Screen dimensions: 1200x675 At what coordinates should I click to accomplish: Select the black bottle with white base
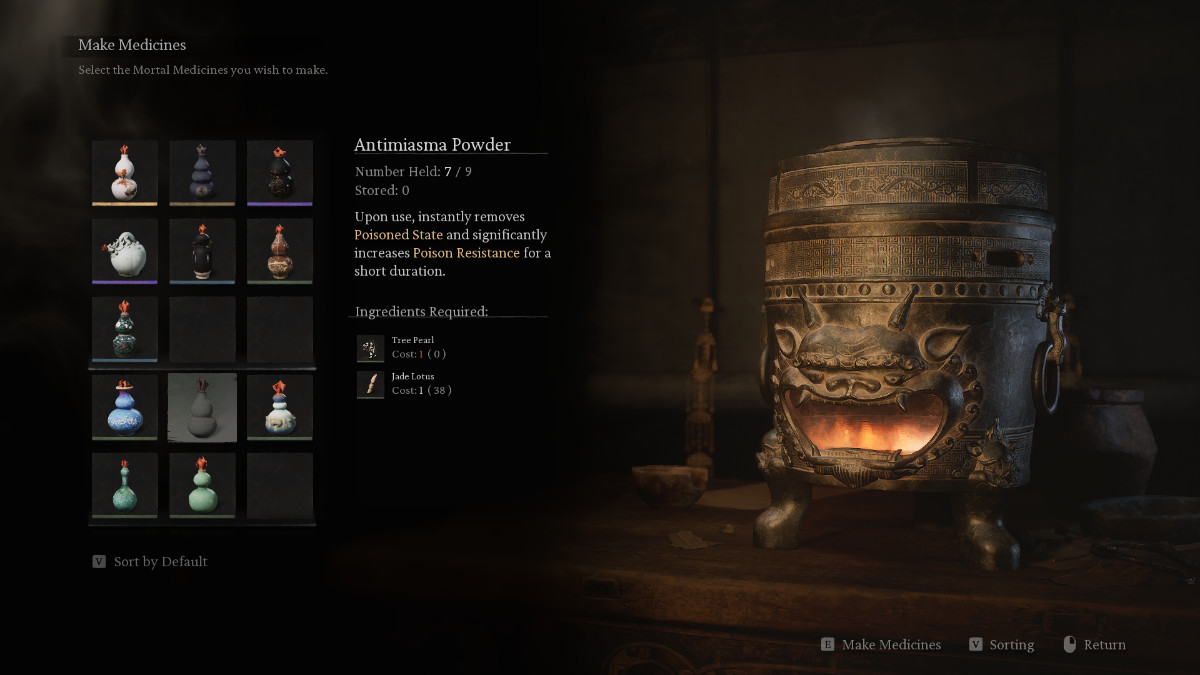click(202, 250)
